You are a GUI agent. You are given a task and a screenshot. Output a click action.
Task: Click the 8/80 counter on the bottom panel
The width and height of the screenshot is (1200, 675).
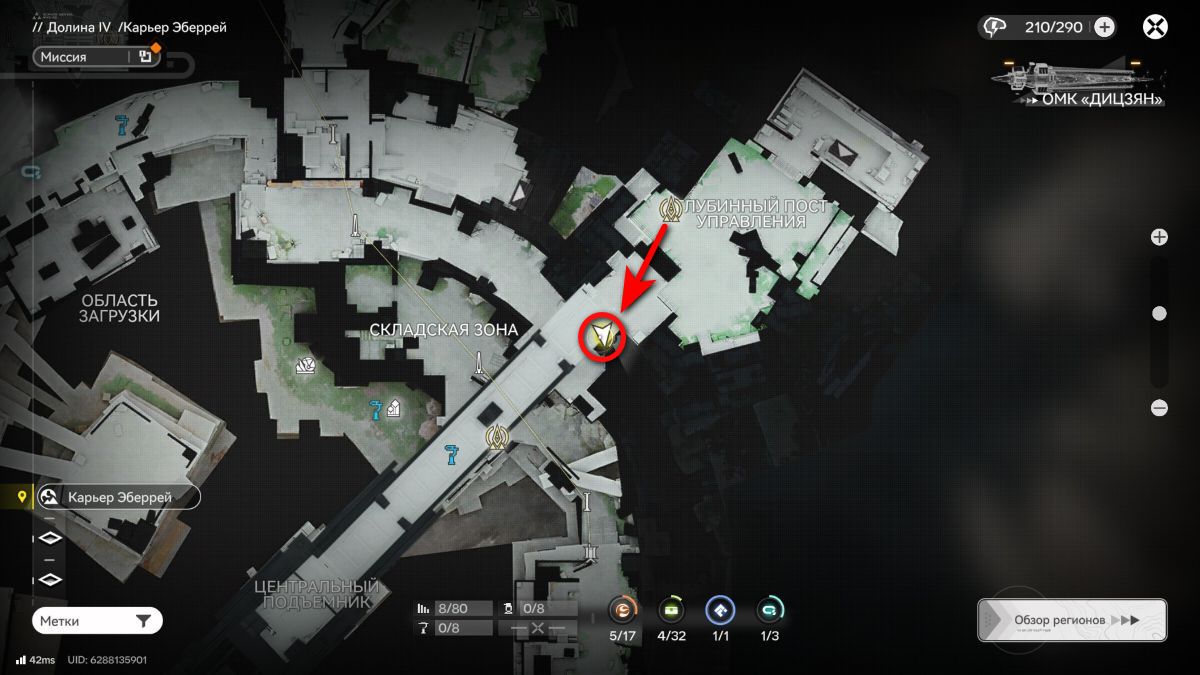tap(455, 608)
